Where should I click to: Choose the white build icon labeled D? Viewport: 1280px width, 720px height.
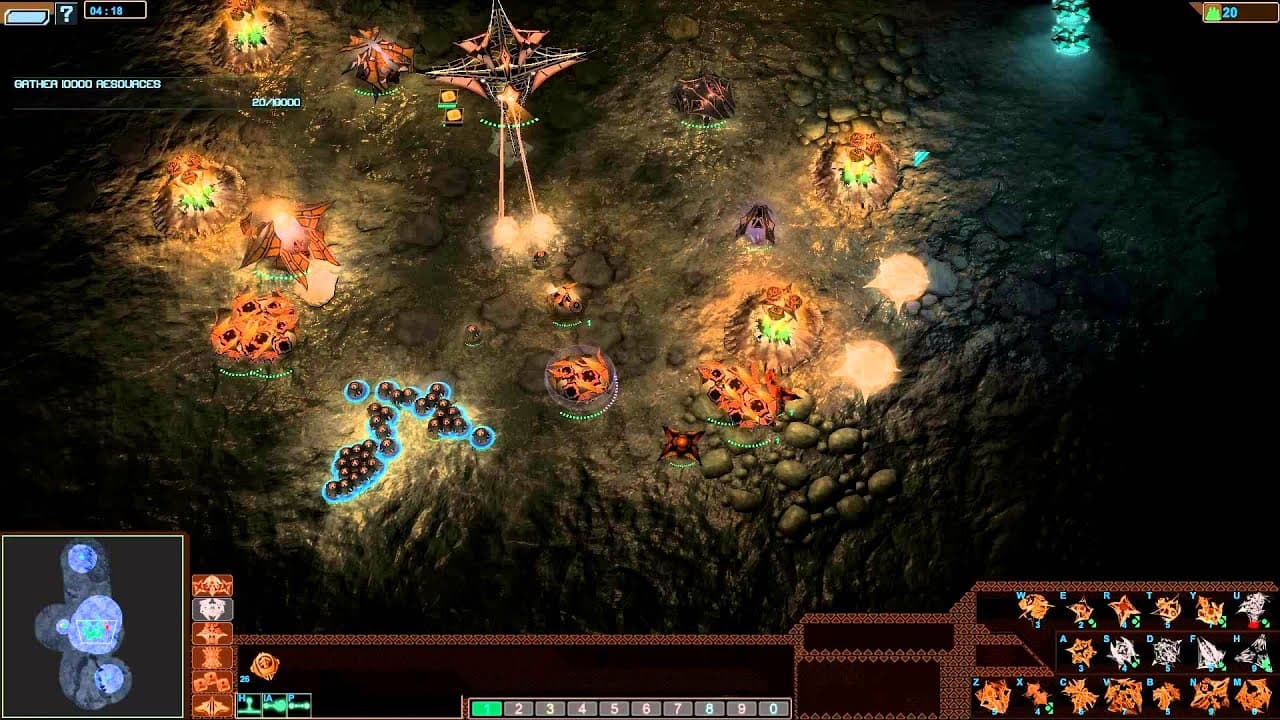(x=1166, y=652)
